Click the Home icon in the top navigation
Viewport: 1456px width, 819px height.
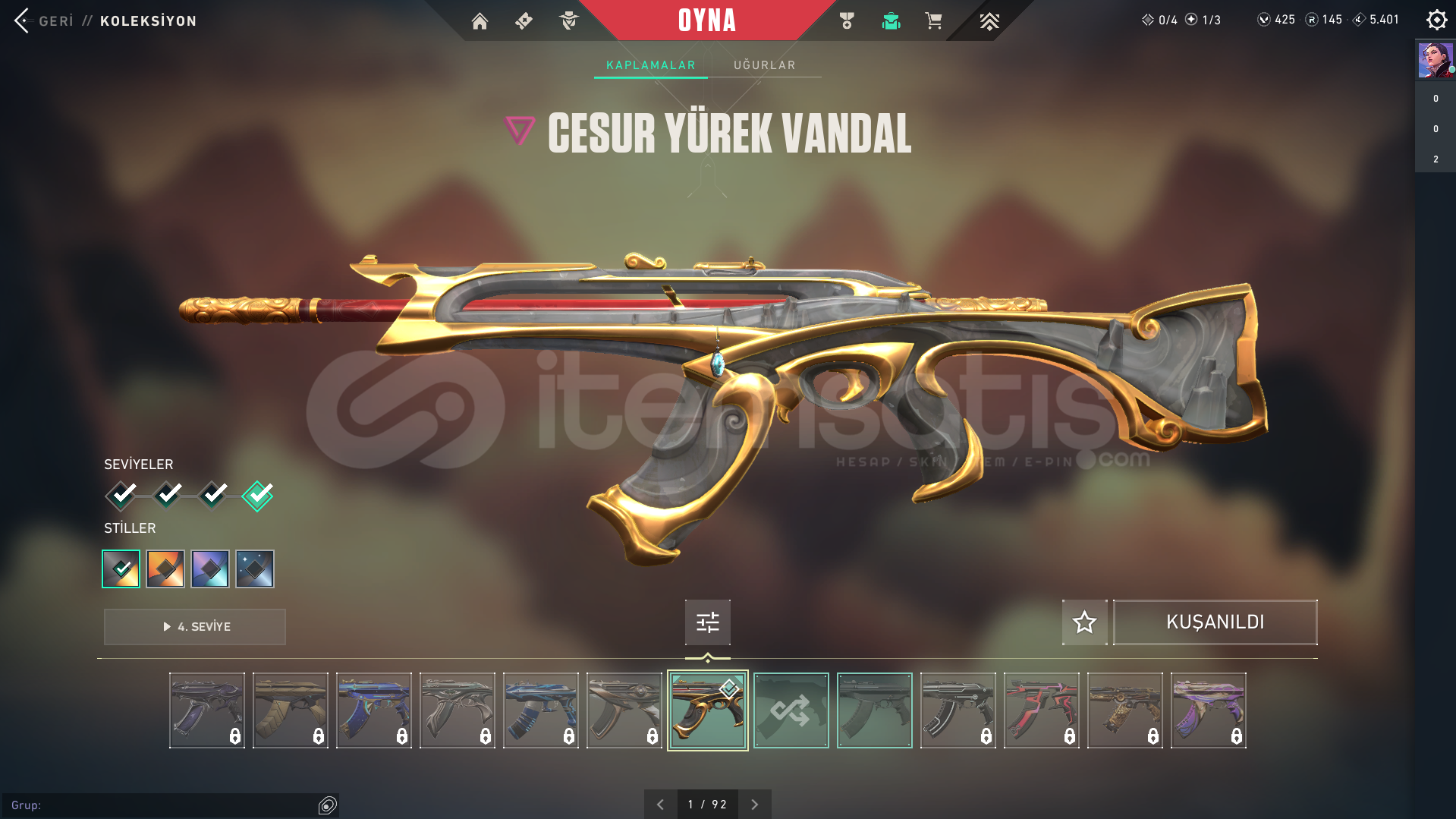(x=480, y=22)
